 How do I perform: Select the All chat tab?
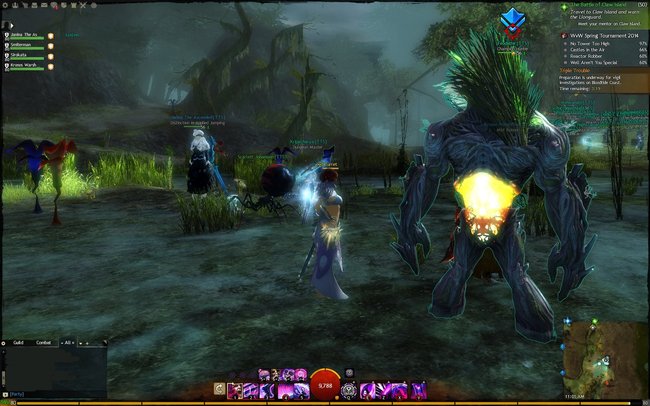pos(68,342)
